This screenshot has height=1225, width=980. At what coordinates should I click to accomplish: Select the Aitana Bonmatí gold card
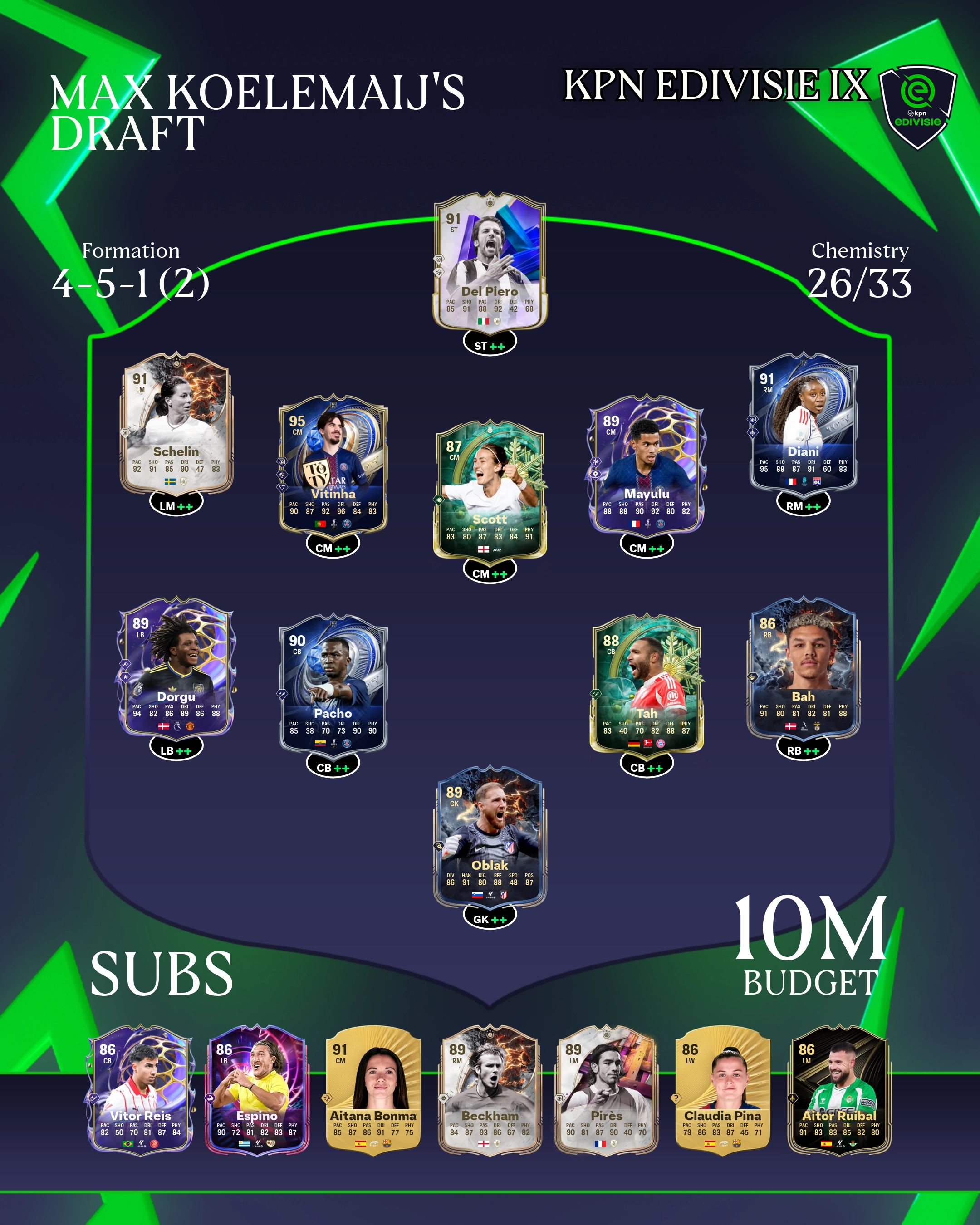click(373, 1090)
